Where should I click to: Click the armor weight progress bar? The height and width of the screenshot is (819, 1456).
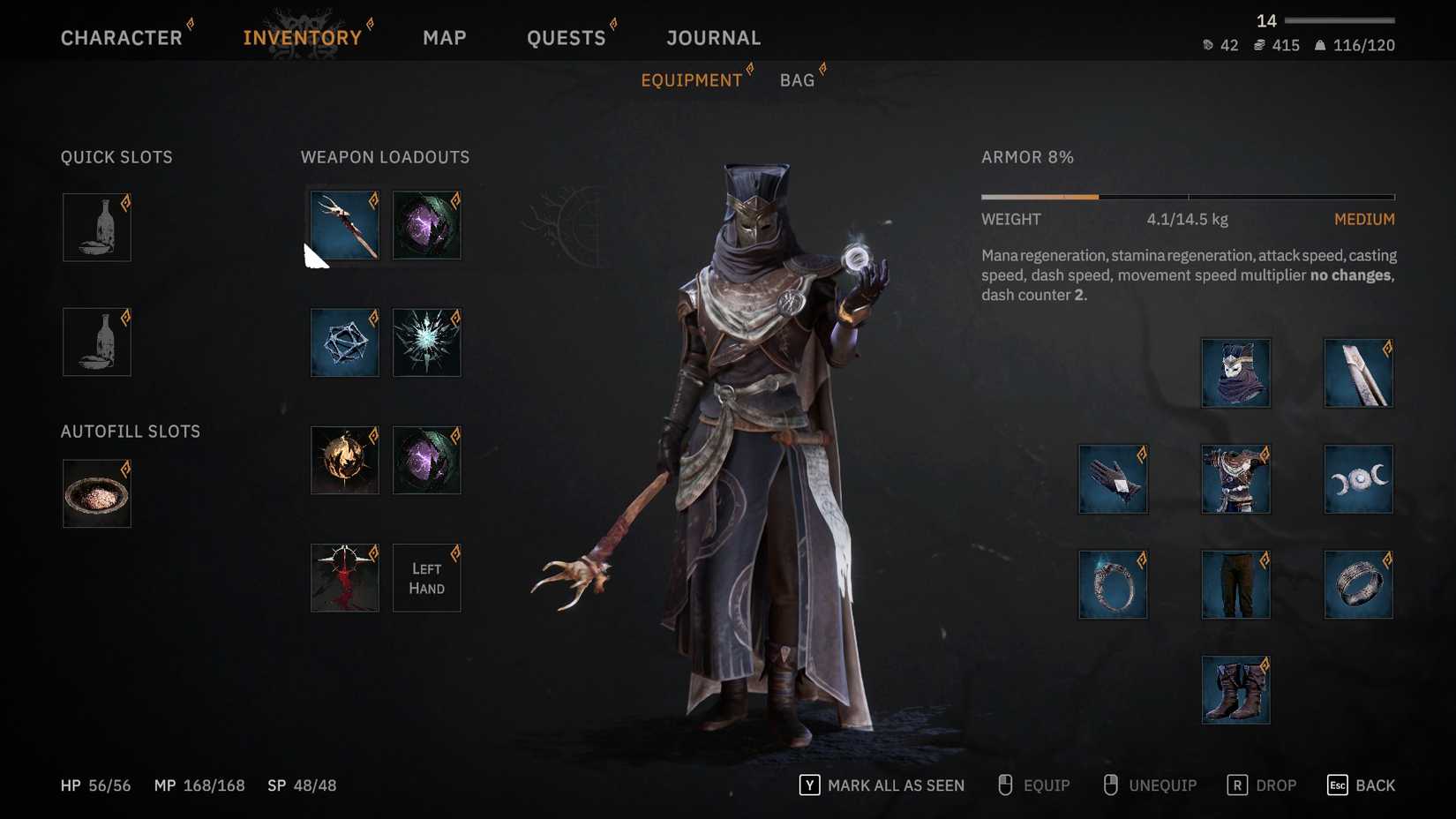pyautogui.click(x=1187, y=196)
